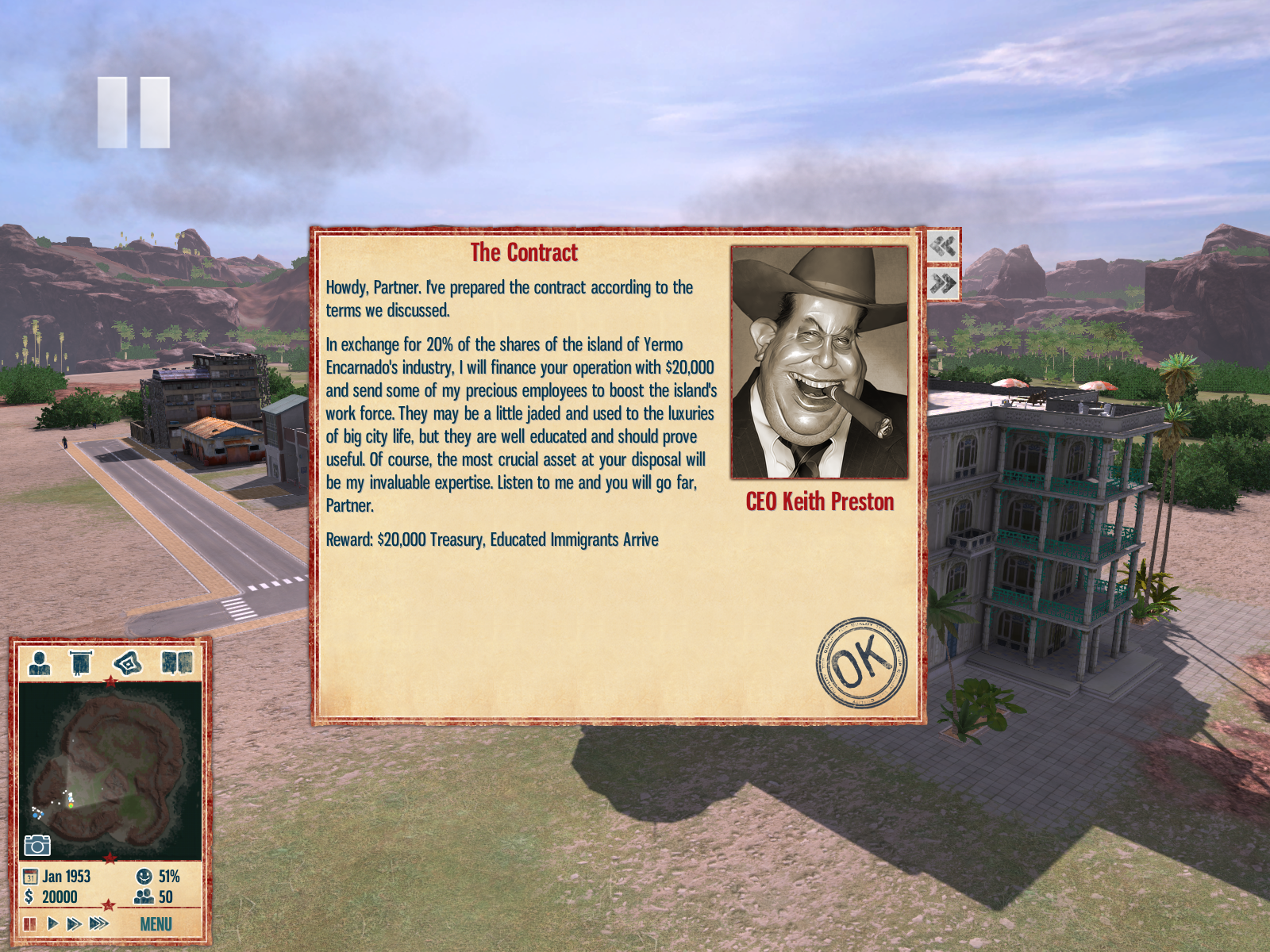Click the population people icon
This screenshot has height=952, width=1270.
(x=144, y=897)
